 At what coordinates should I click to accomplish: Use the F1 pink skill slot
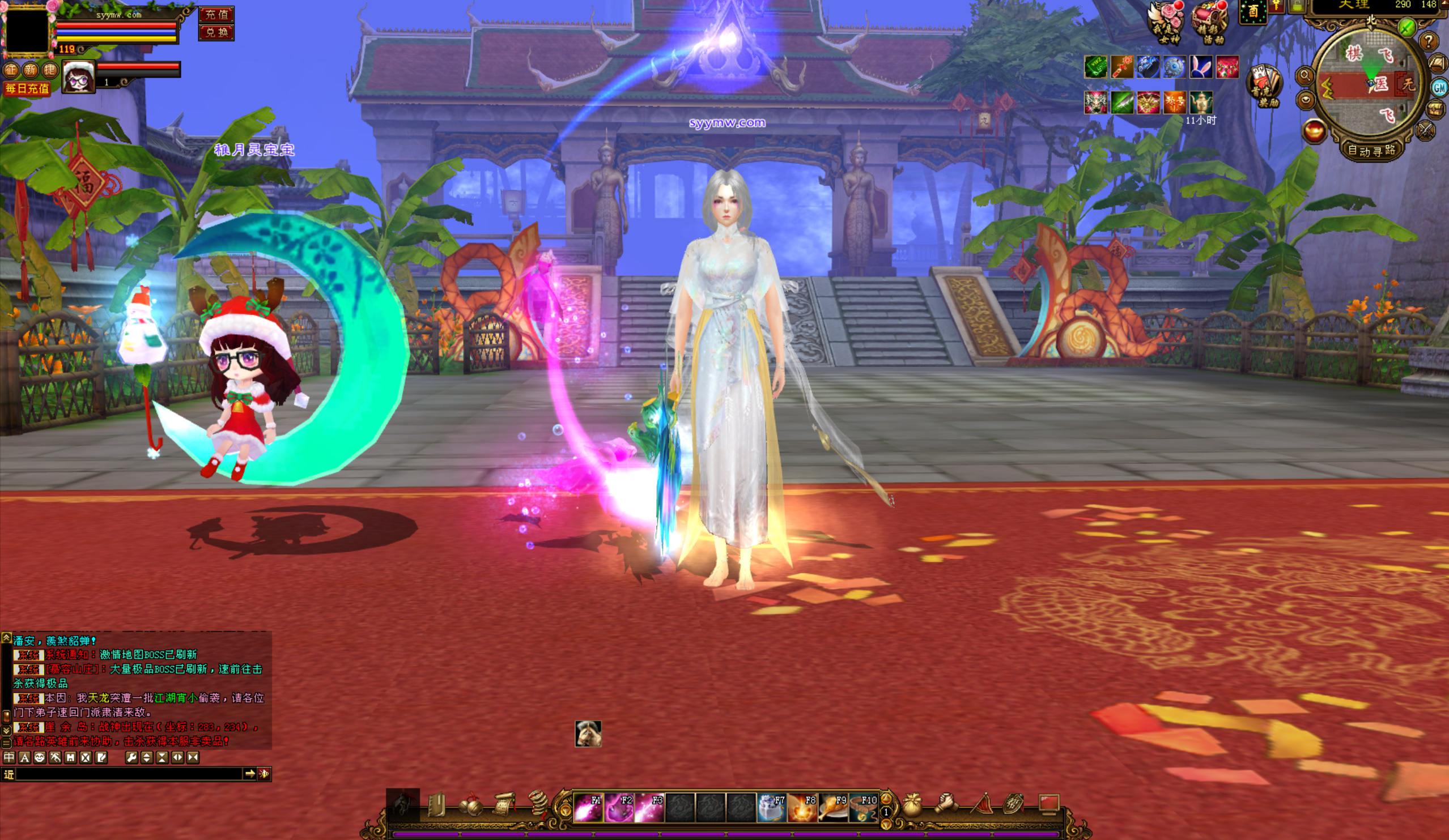(x=589, y=807)
